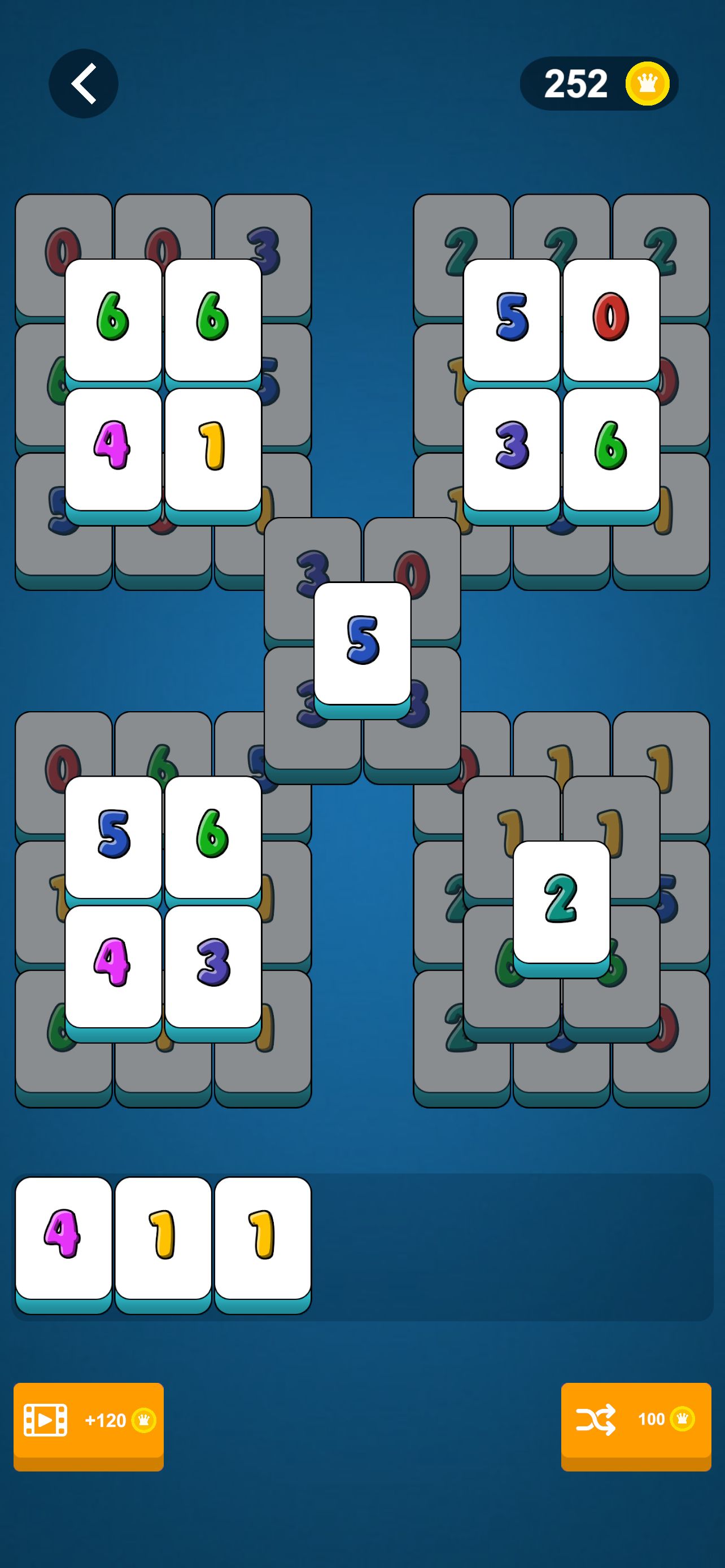This screenshot has width=725, height=1568.
Task: Choose the lone blue 5 tile atop center stack
Action: click(x=362, y=643)
